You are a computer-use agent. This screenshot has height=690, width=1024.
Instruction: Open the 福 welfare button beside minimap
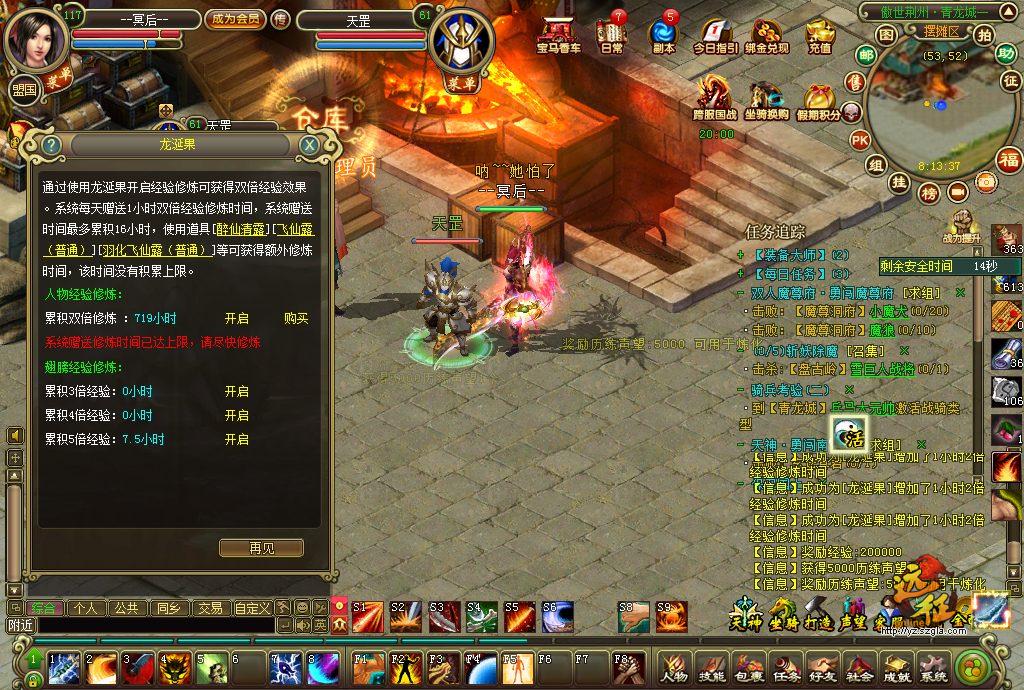coord(1009,159)
